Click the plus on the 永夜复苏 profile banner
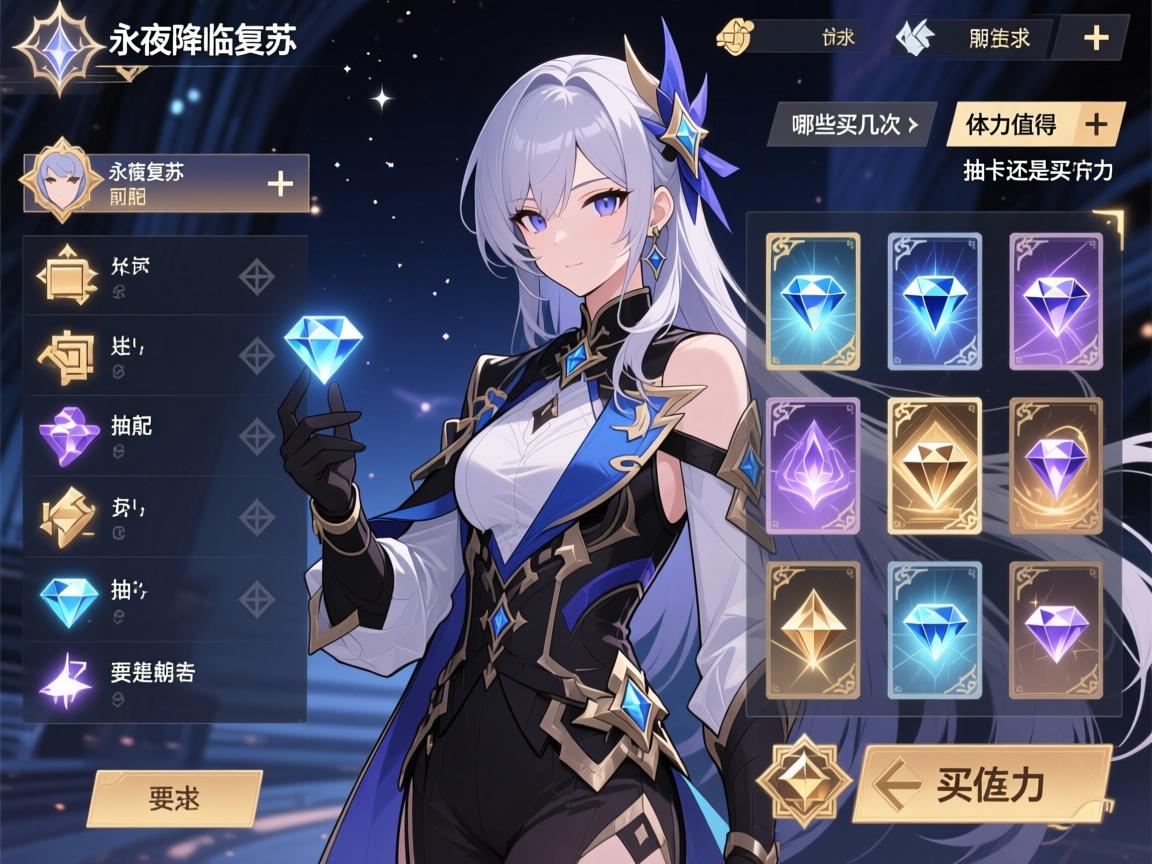Viewport: 1152px width, 864px height. pyautogui.click(x=281, y=183)
